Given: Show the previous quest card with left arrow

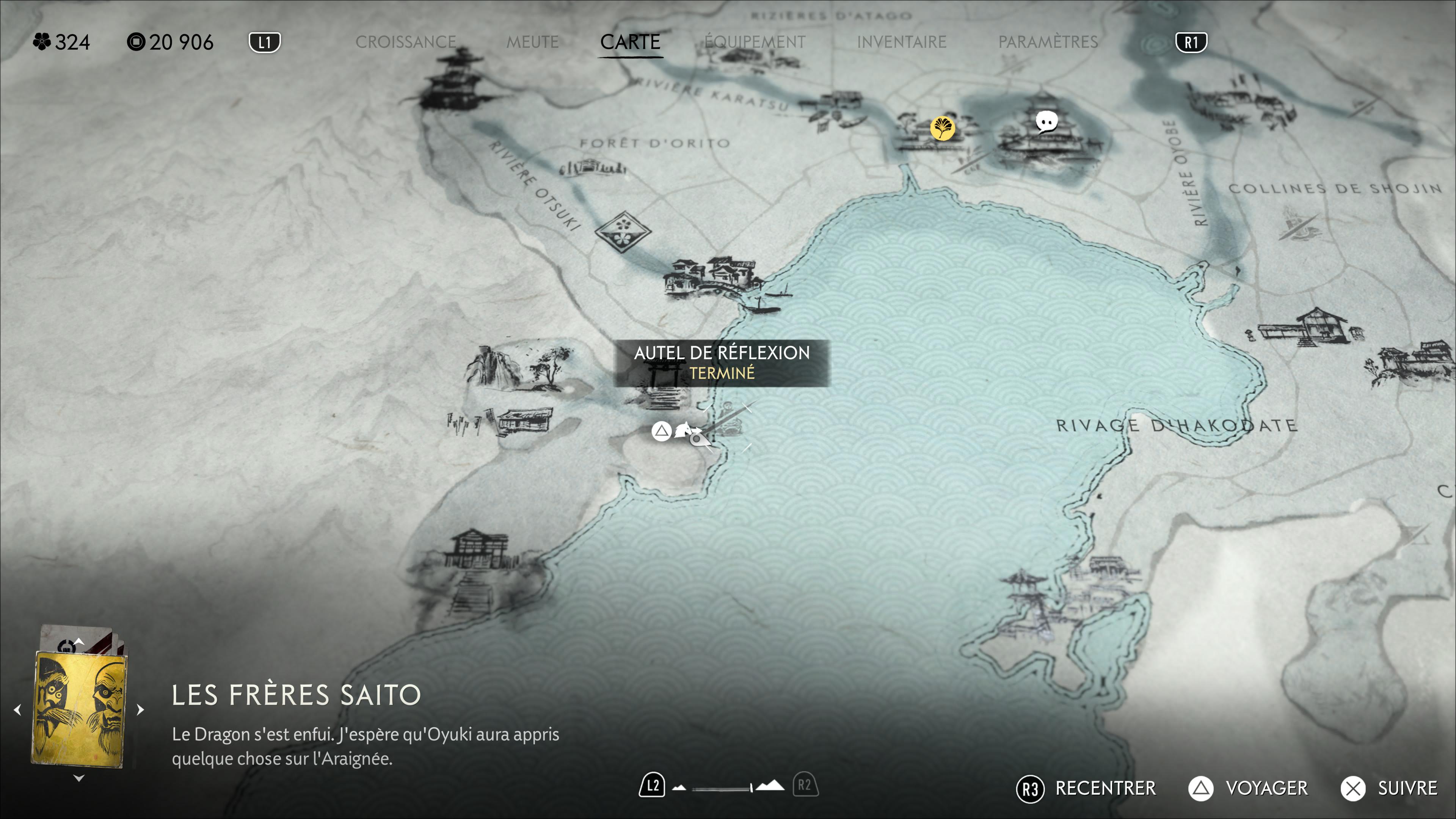Looking at the screenshot, I should 17,709.
